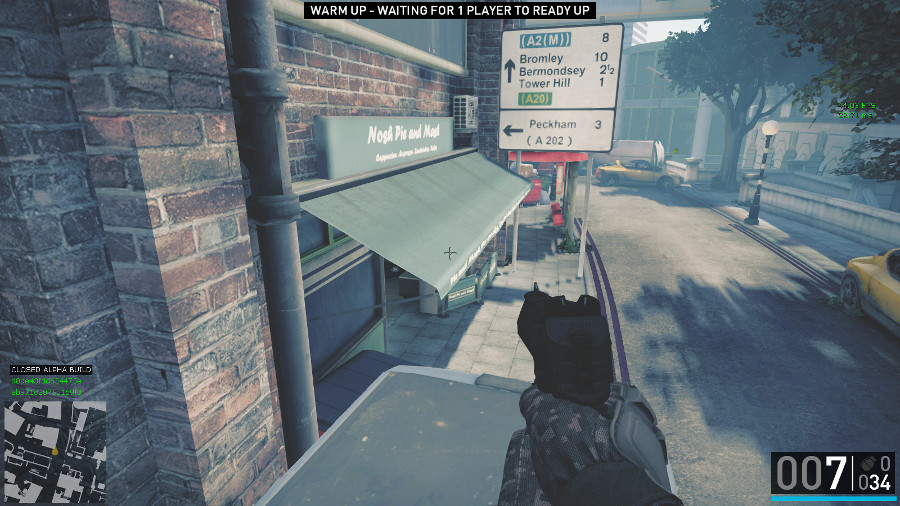Click the street-layout minimap
Image resolution: width=900 pixels, height=506 pixels.
[x=55, y=451]
